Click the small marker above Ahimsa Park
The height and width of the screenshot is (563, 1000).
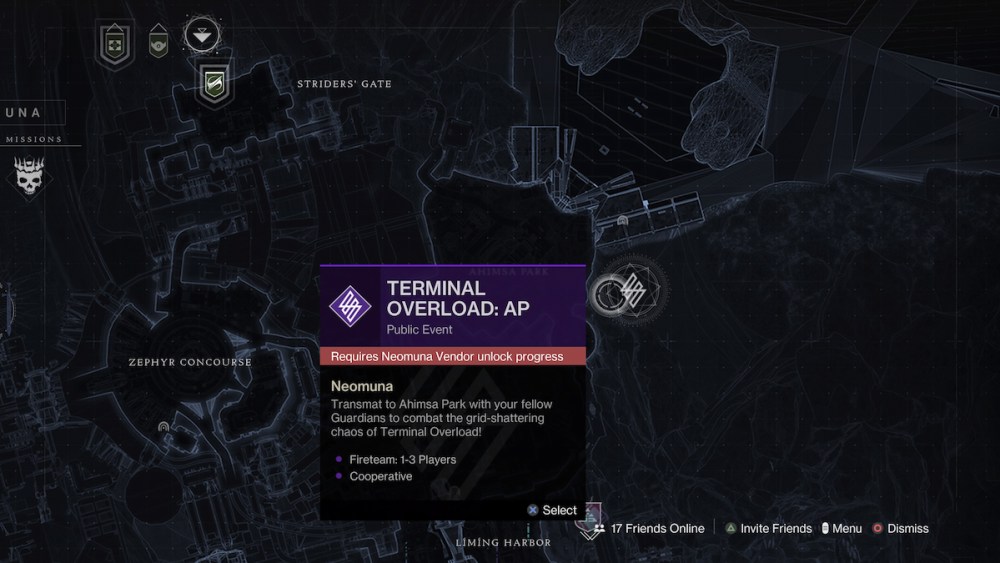[x=623, y=220]
